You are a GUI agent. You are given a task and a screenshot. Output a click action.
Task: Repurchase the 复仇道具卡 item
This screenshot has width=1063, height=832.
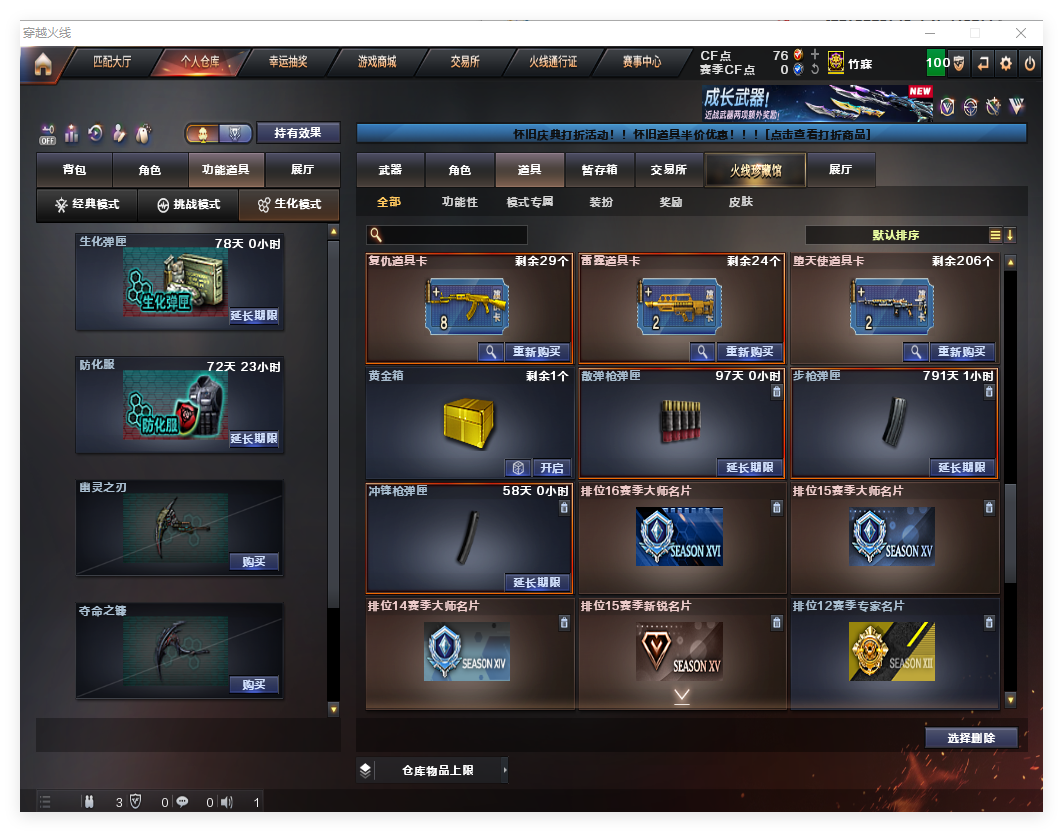coord(537,352)
